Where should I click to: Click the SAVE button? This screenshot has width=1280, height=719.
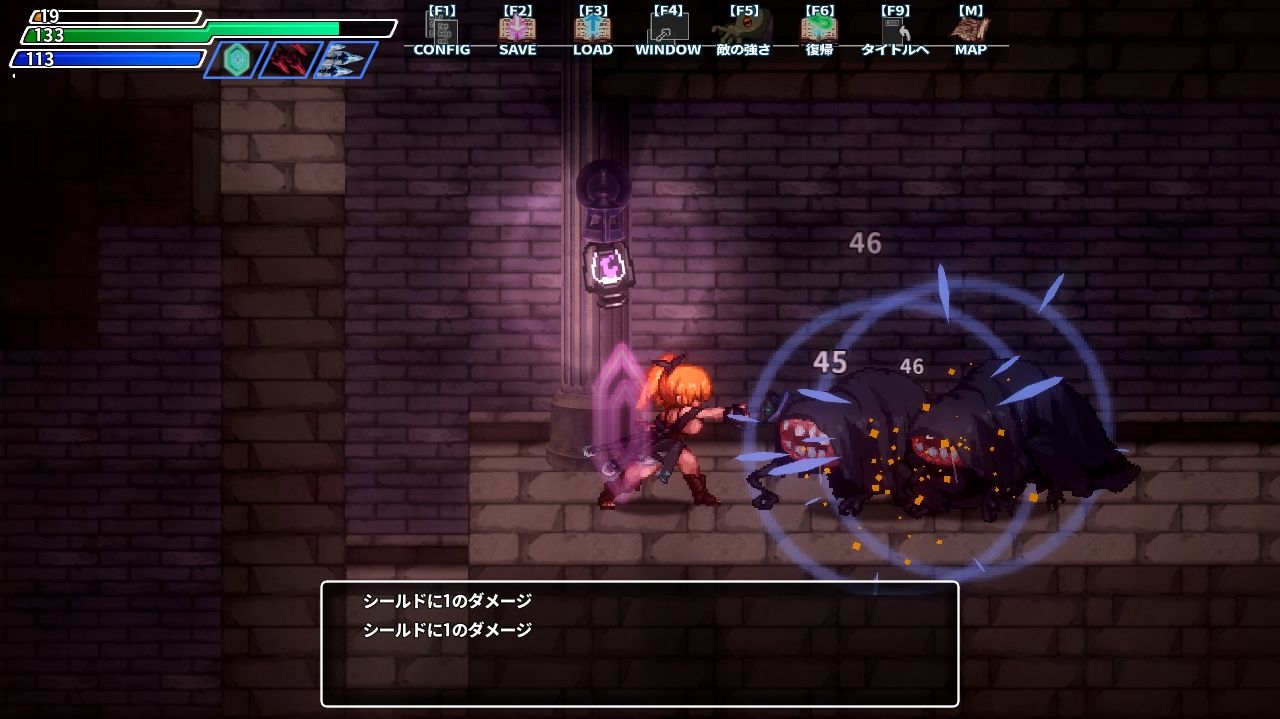pos(517,32)
